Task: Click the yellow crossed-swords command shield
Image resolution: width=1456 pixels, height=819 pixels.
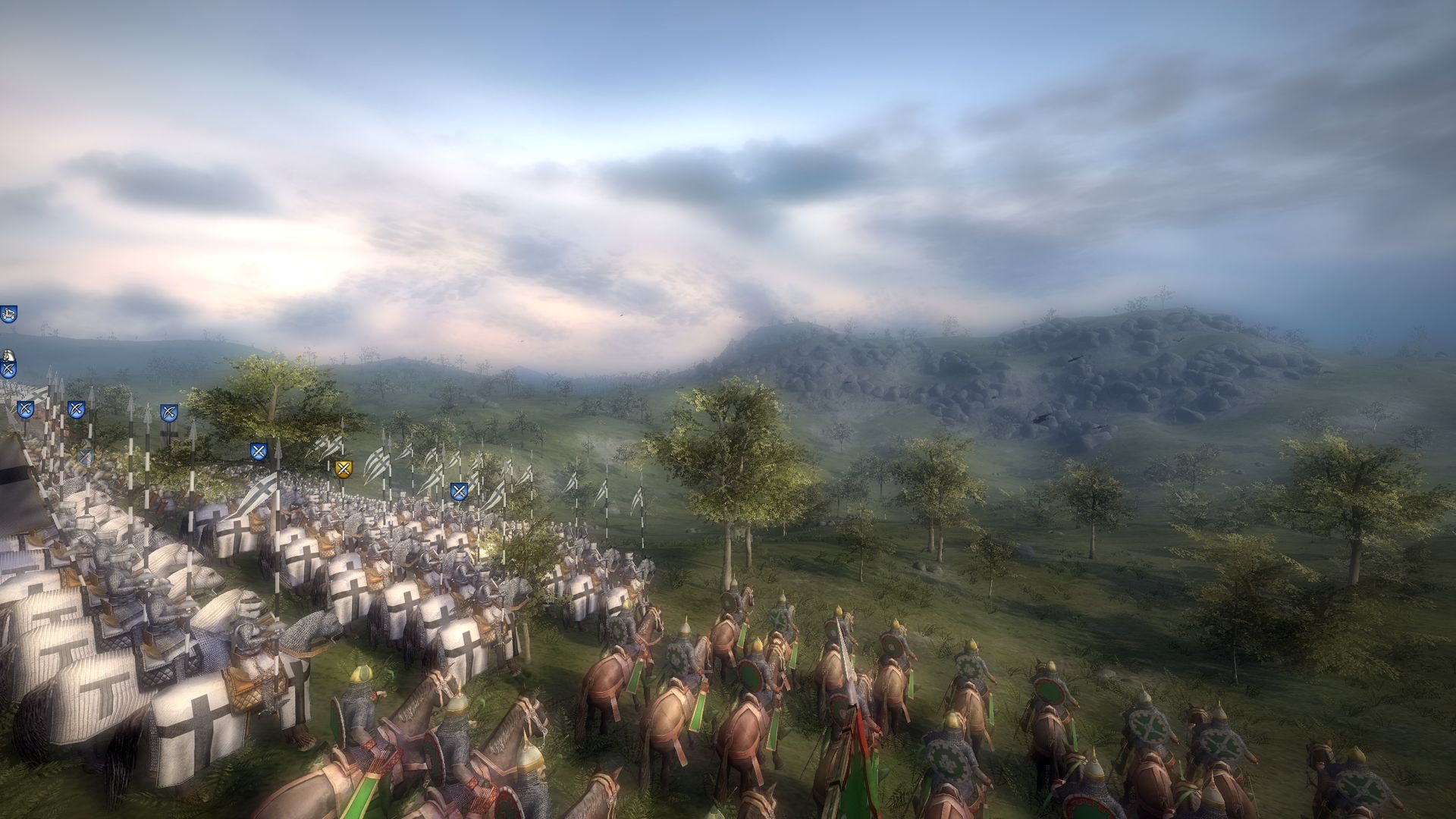Action: pyautogui.click(x=344, y=470)
